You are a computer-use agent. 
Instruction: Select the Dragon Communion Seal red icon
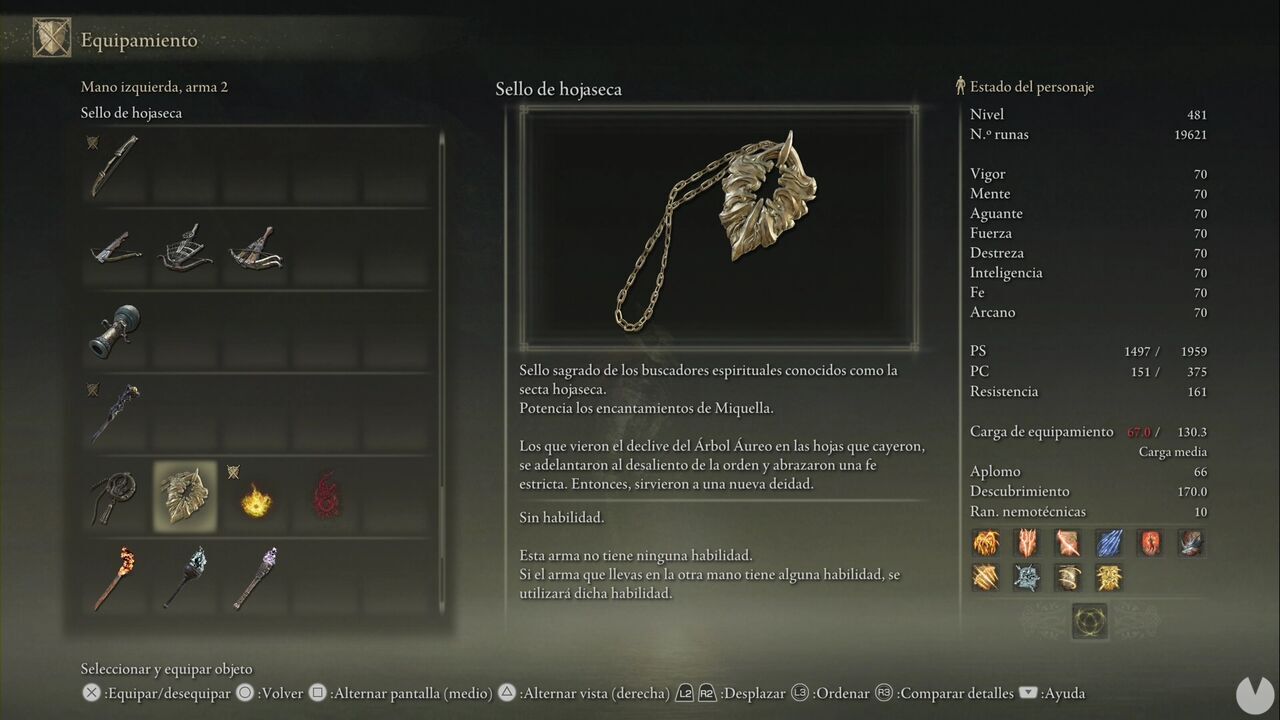click(x=326, y=495)
